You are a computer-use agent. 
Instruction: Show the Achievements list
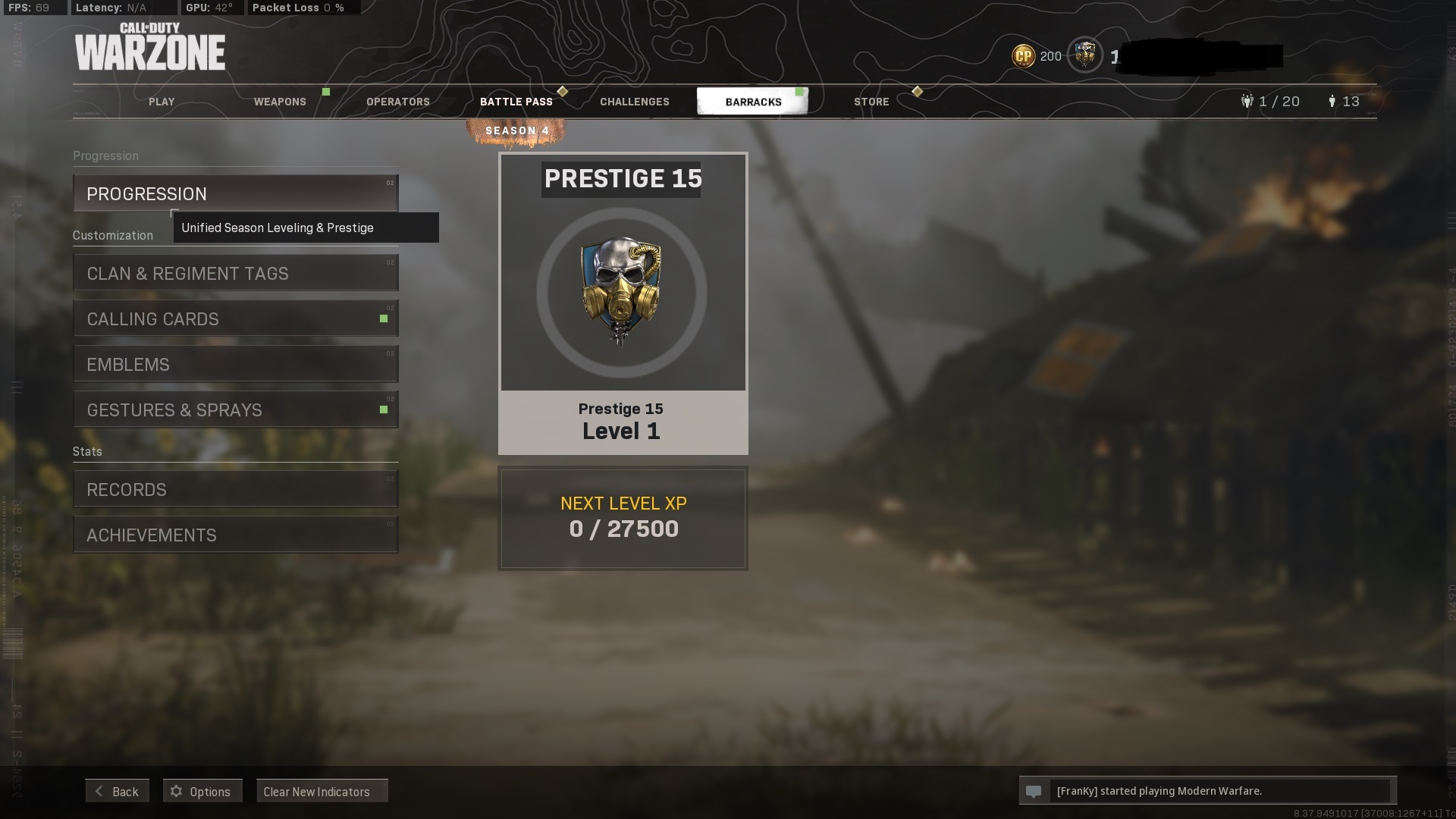(x=235, y=535)
